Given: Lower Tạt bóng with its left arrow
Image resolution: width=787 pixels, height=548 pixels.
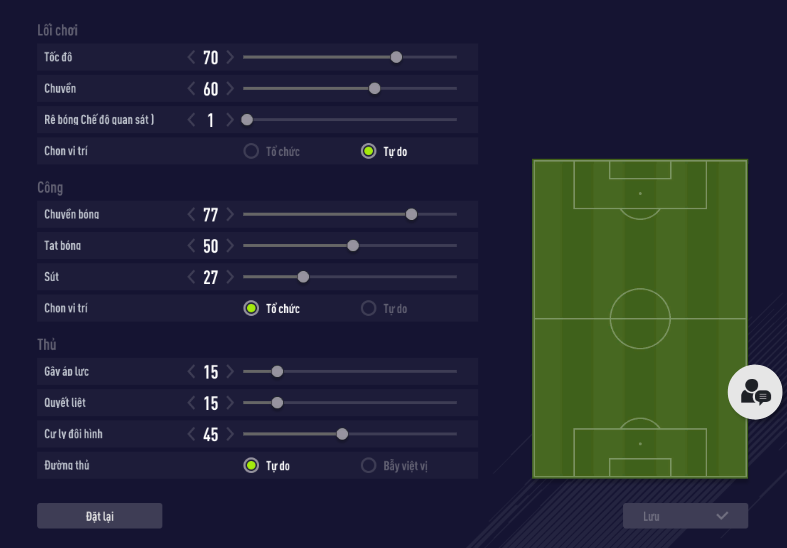Looking at the screenshot, I should [x=192, y=246].
